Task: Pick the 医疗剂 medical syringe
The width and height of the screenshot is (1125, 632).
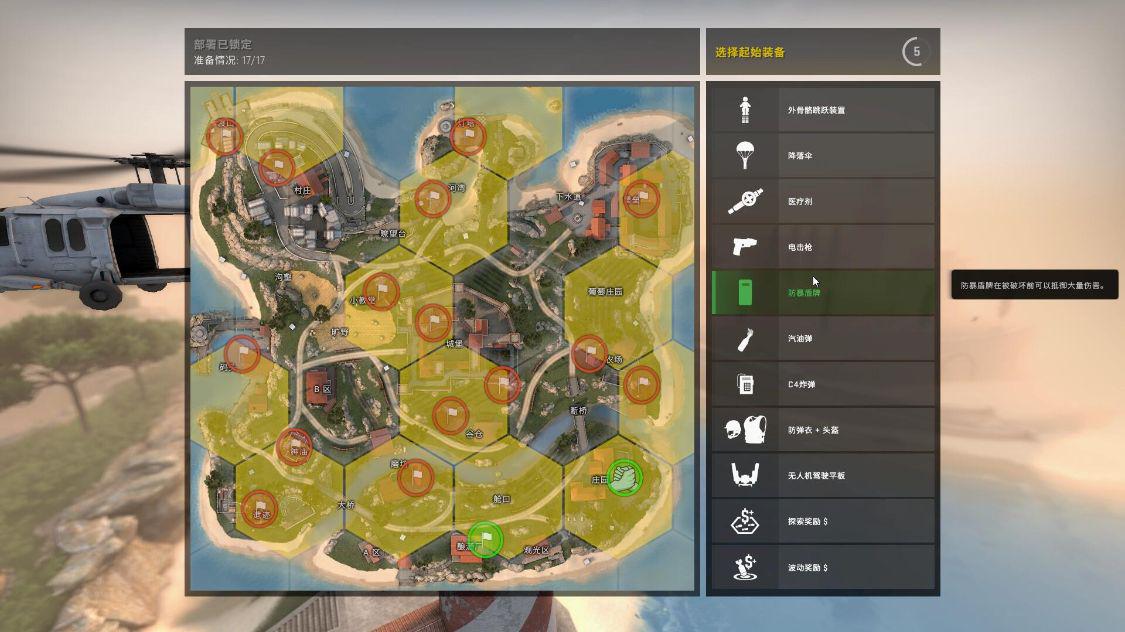Action: [822, 202]
